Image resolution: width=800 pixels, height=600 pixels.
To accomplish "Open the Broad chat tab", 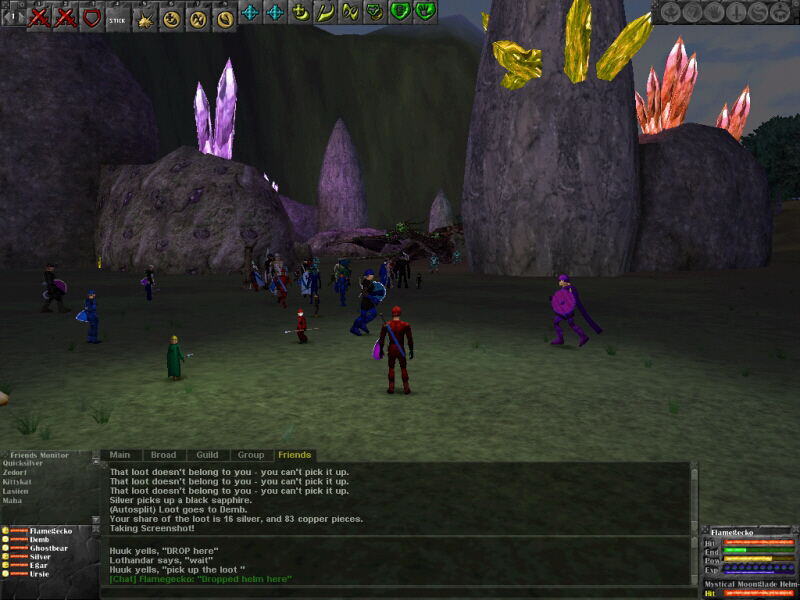I will click(x=163, y=455).
